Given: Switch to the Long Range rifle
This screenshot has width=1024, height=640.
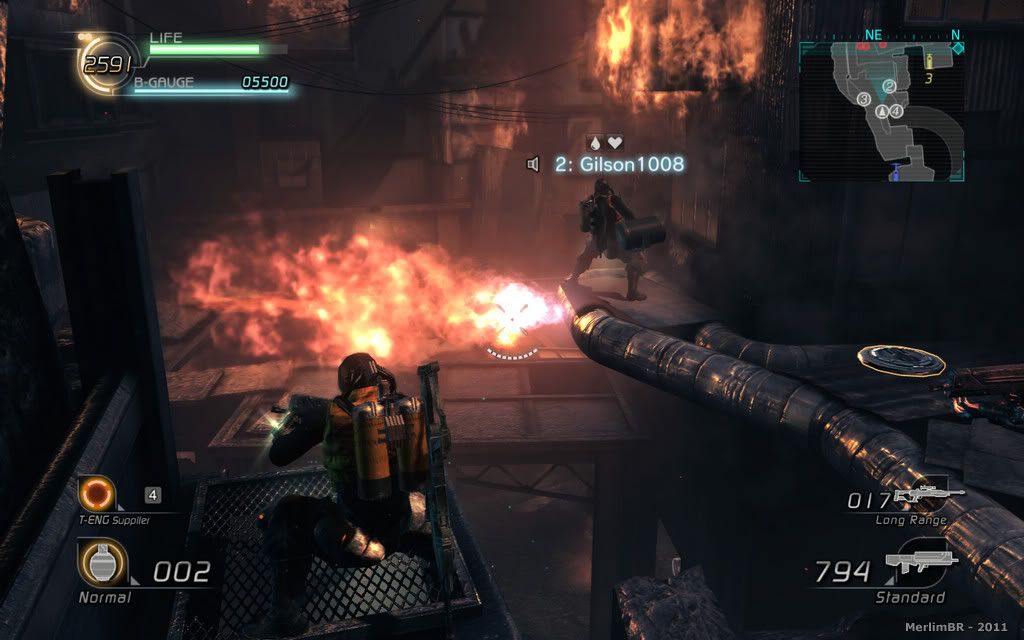Looking at the screenshot, I should coord(927,494).
